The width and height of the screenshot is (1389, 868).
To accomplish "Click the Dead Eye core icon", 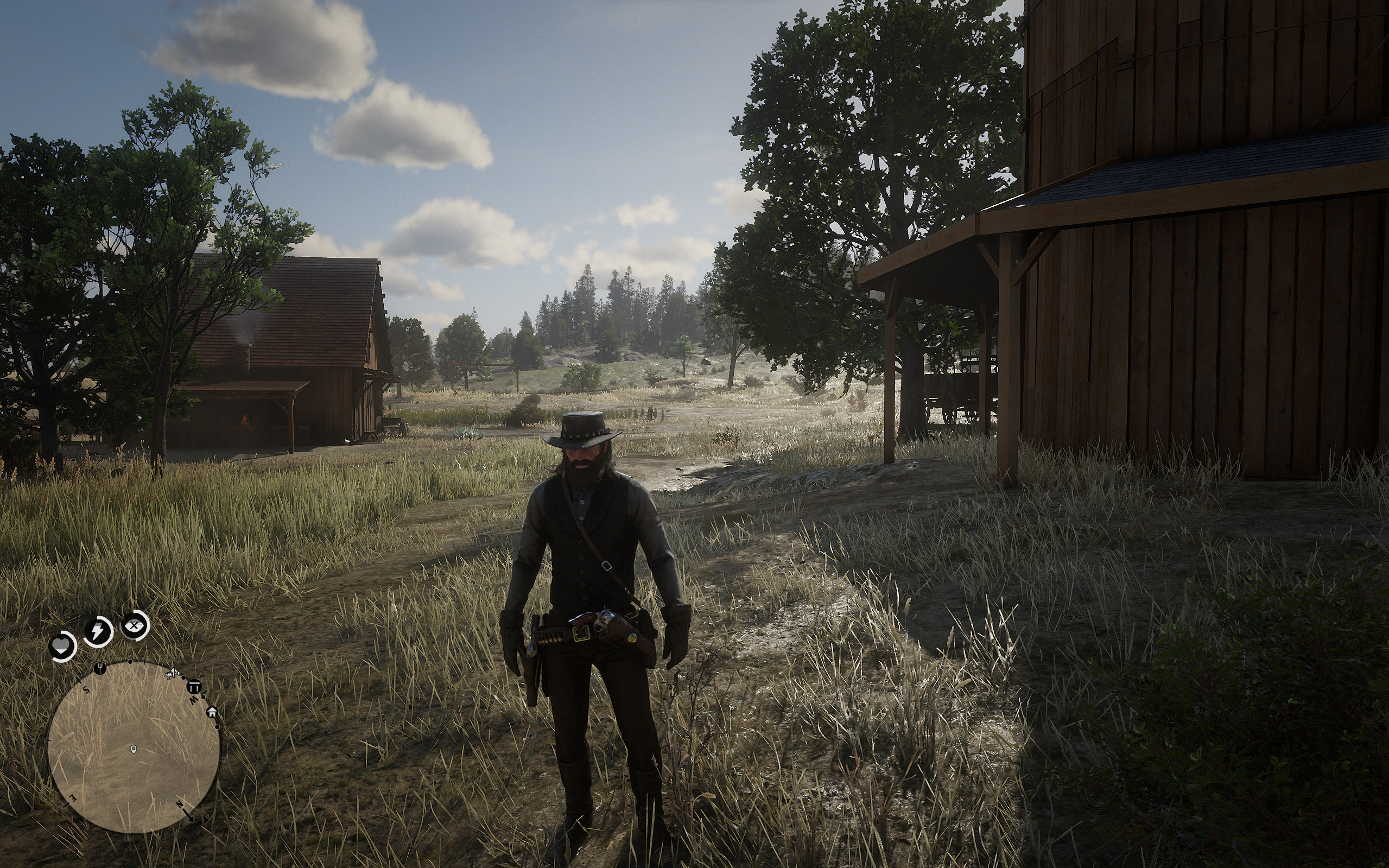I will (x=135, y=626).
